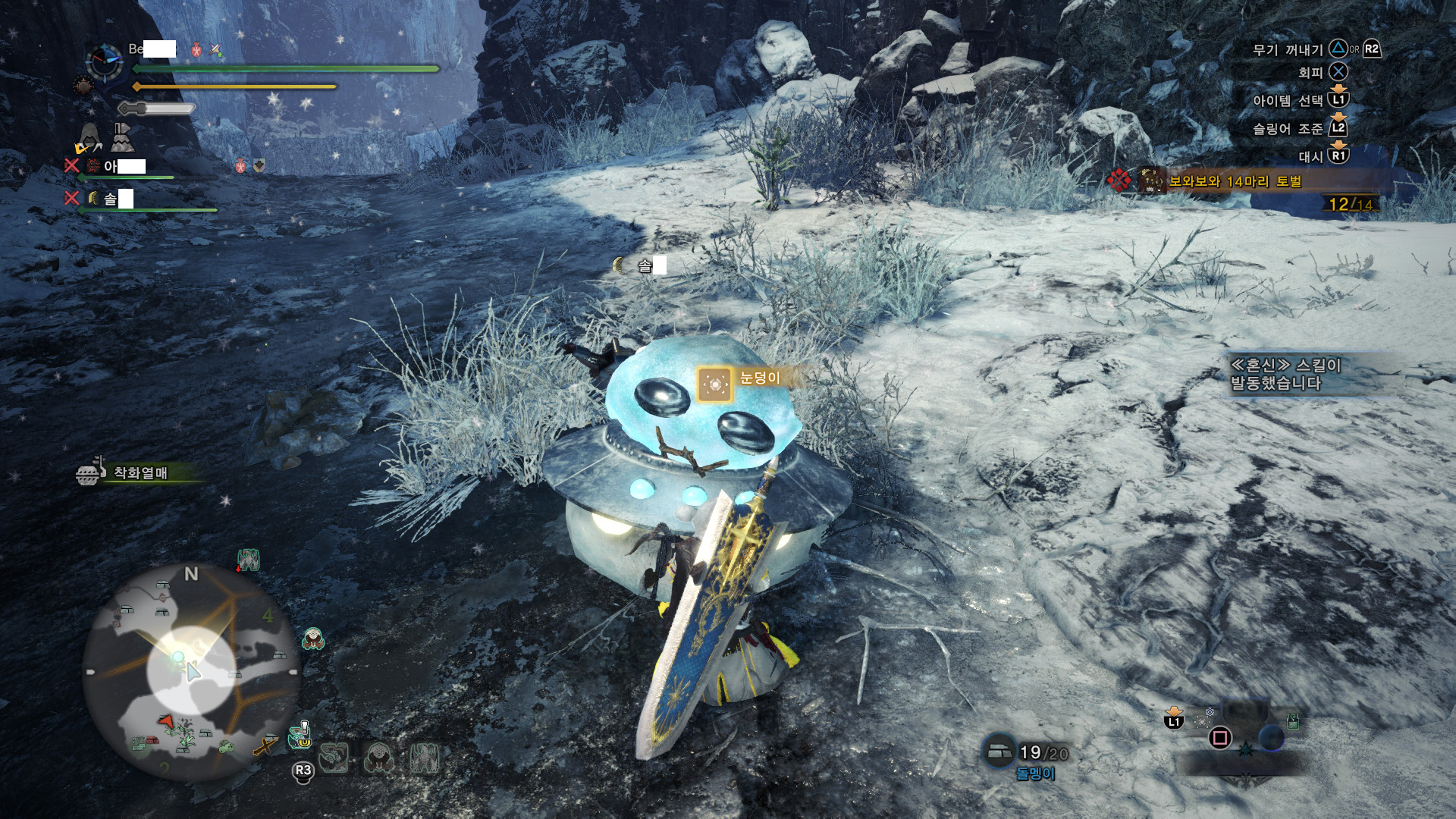Select the hunter-with-flag icon under player name
This screenshot has width=1456, height=819.
[x=122, y=137]
